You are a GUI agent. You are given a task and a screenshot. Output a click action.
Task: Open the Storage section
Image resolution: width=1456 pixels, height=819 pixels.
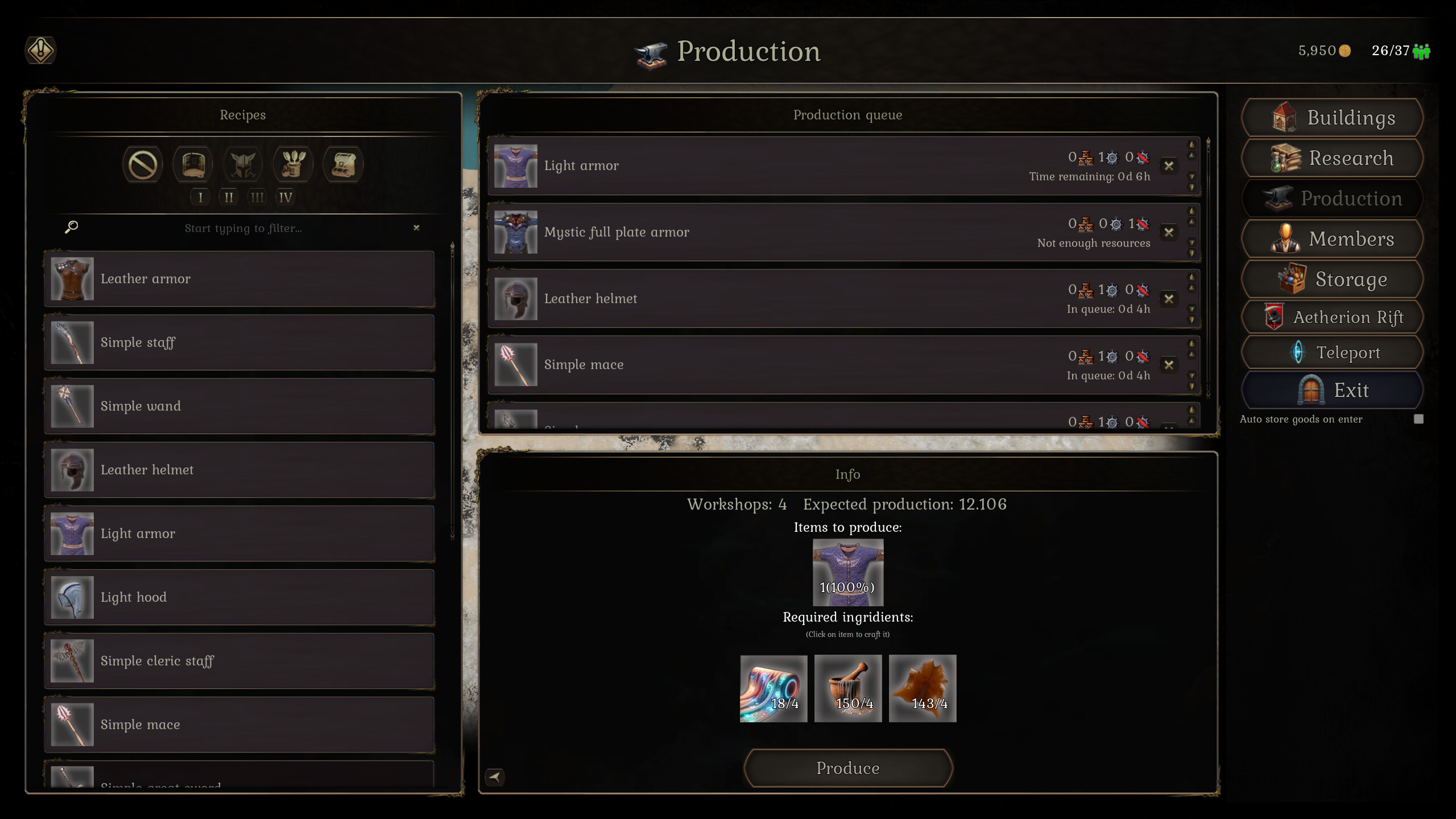[1332, 279]
